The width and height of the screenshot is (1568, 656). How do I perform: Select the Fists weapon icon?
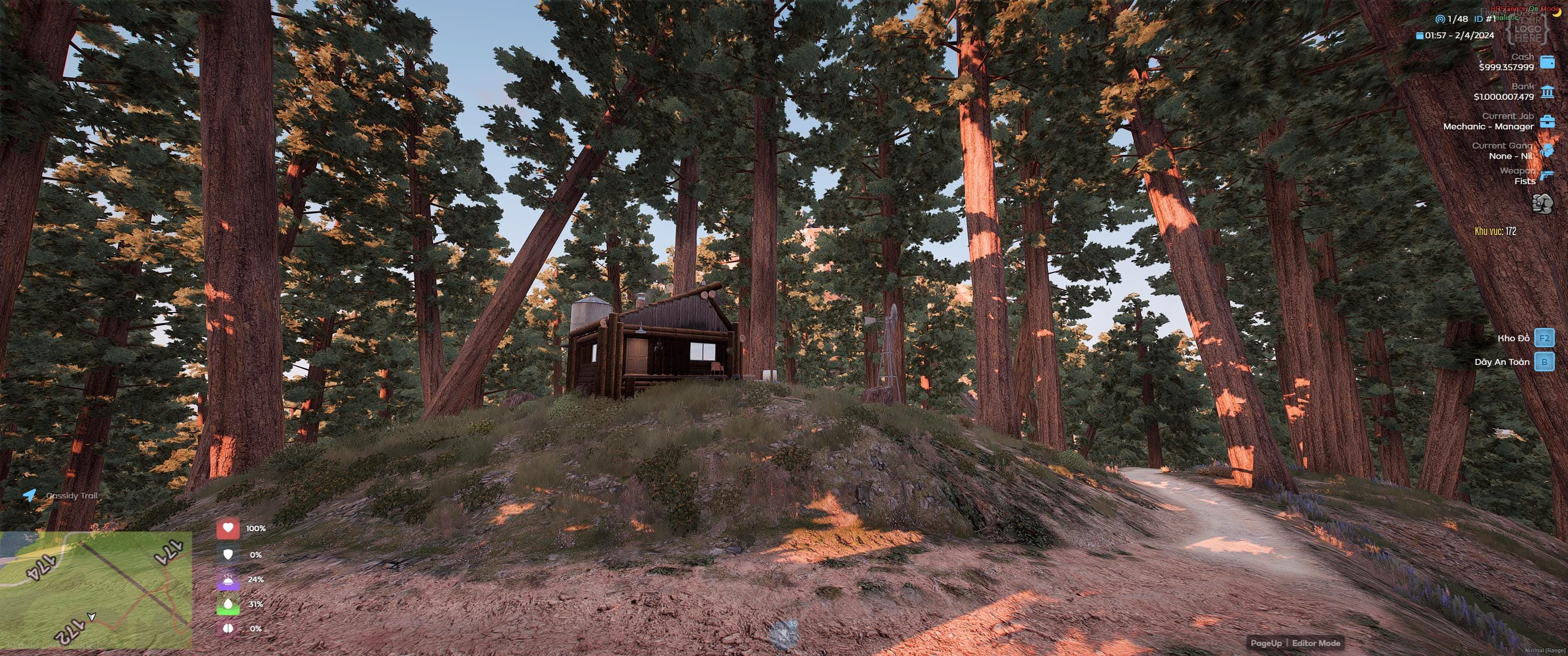(1542, 204)
